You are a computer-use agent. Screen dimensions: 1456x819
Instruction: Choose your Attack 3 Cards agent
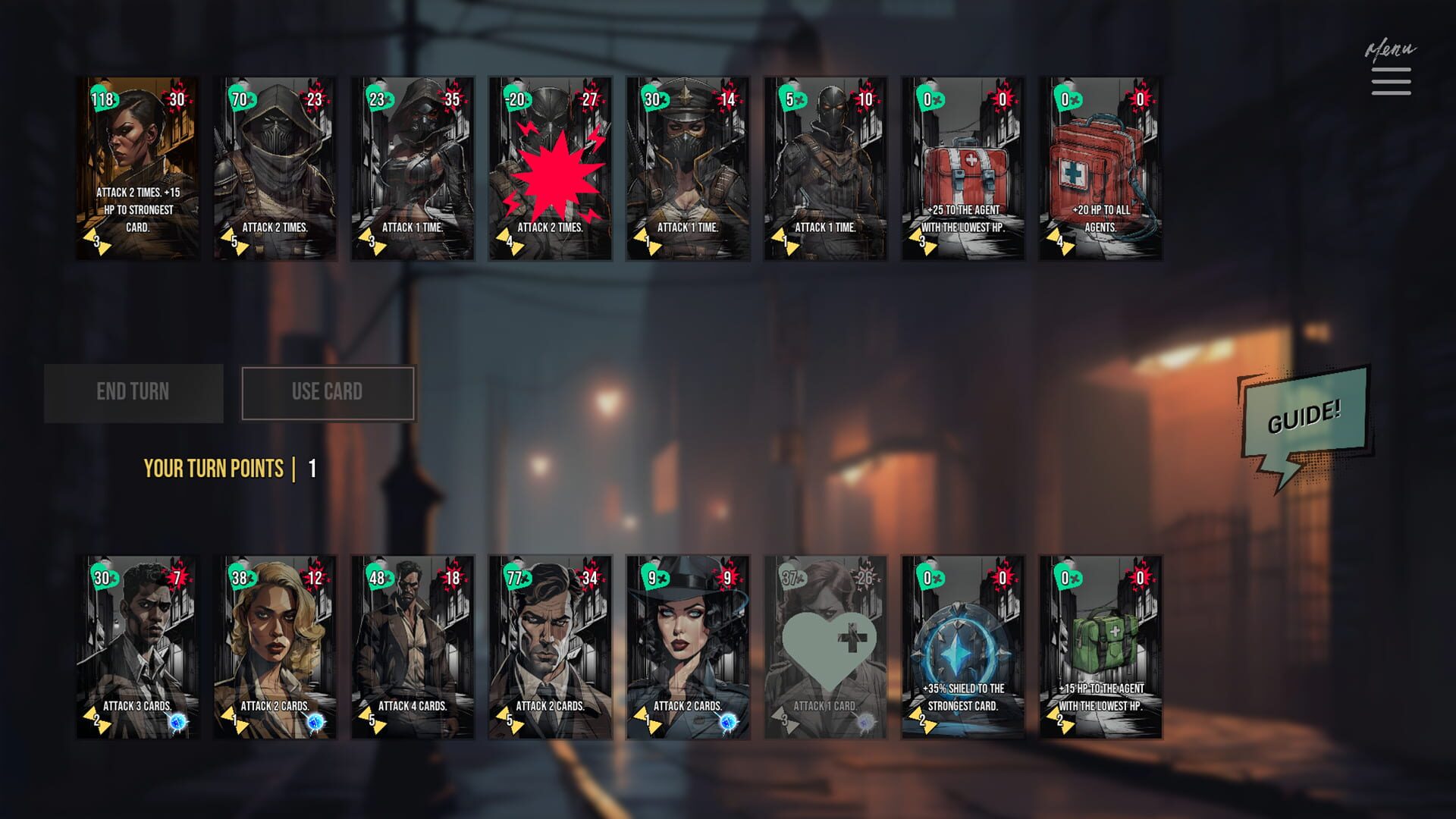pyautogui.click(x=138, y=647)
